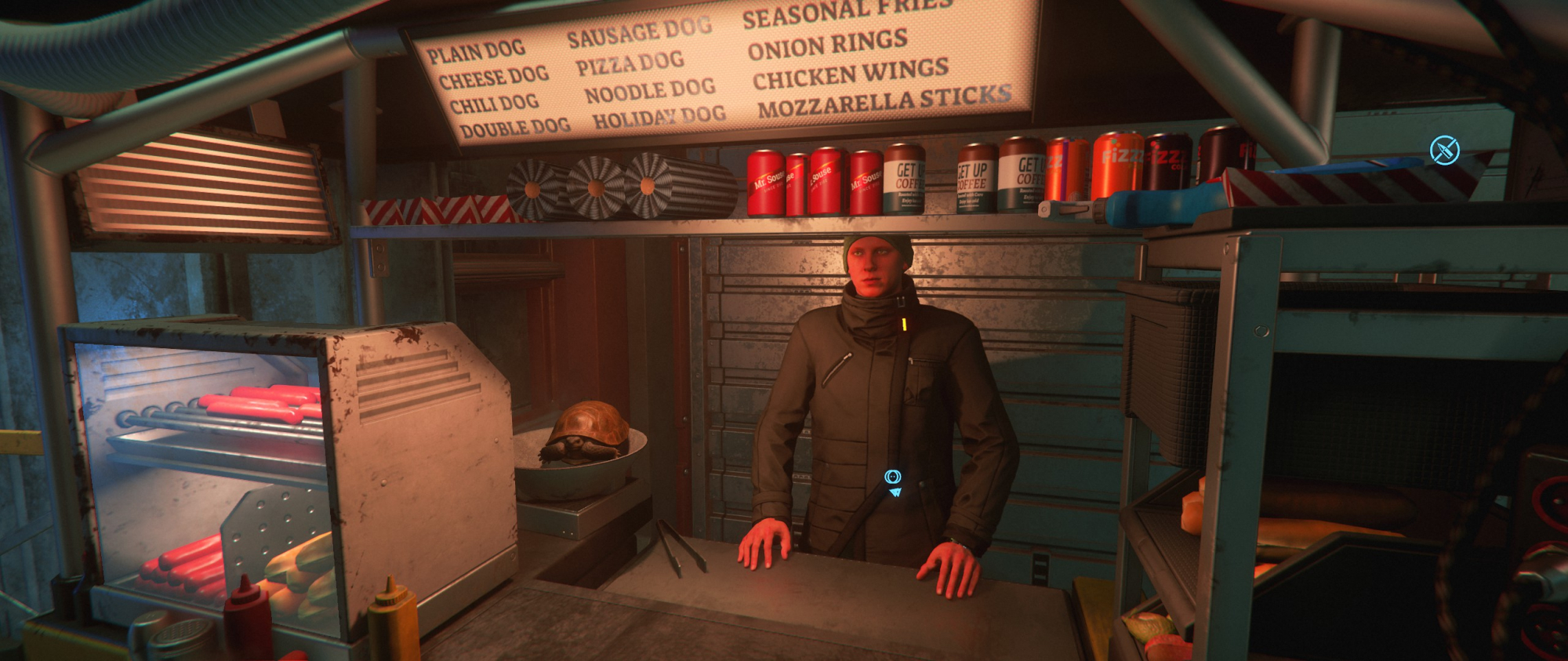Click the crossed-out bullet icon
The image size is (1568, 661).
pyautogui.click(x=1444, y=150)
